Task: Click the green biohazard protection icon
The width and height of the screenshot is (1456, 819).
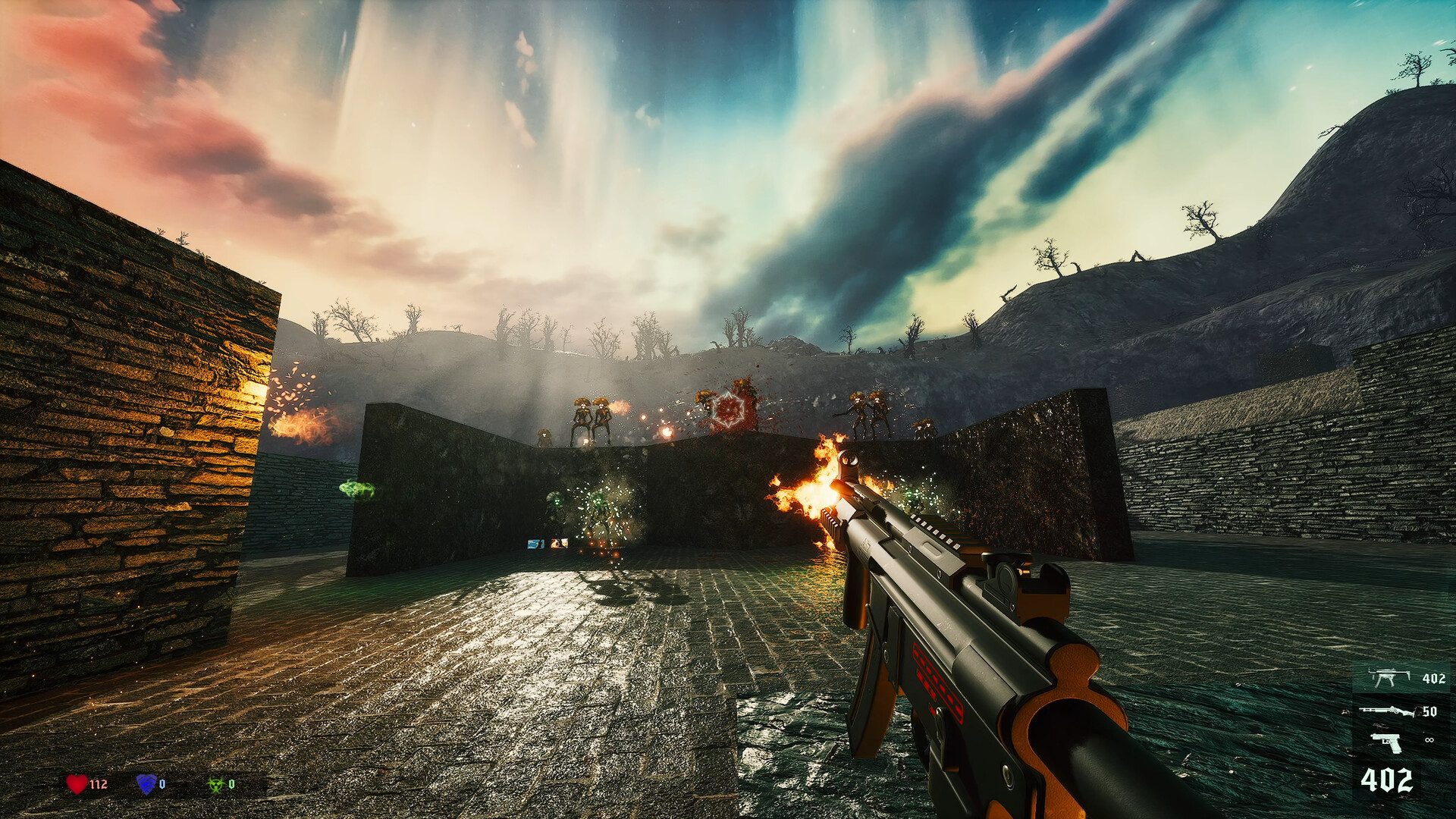Action: tap(216, 783)
